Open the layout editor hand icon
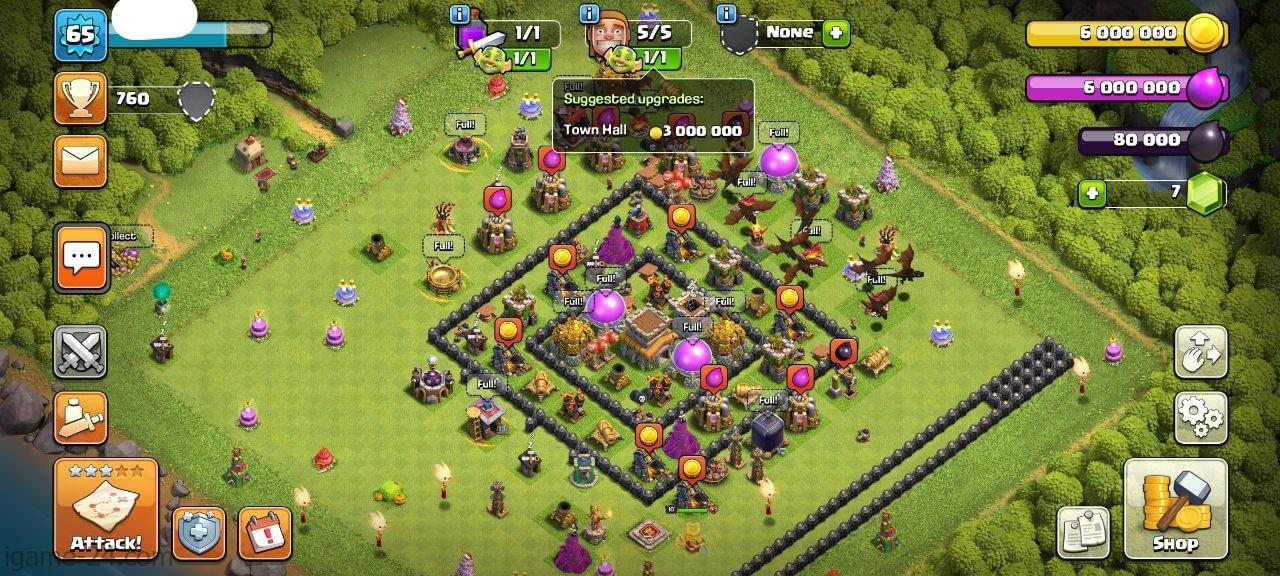 1200,351
